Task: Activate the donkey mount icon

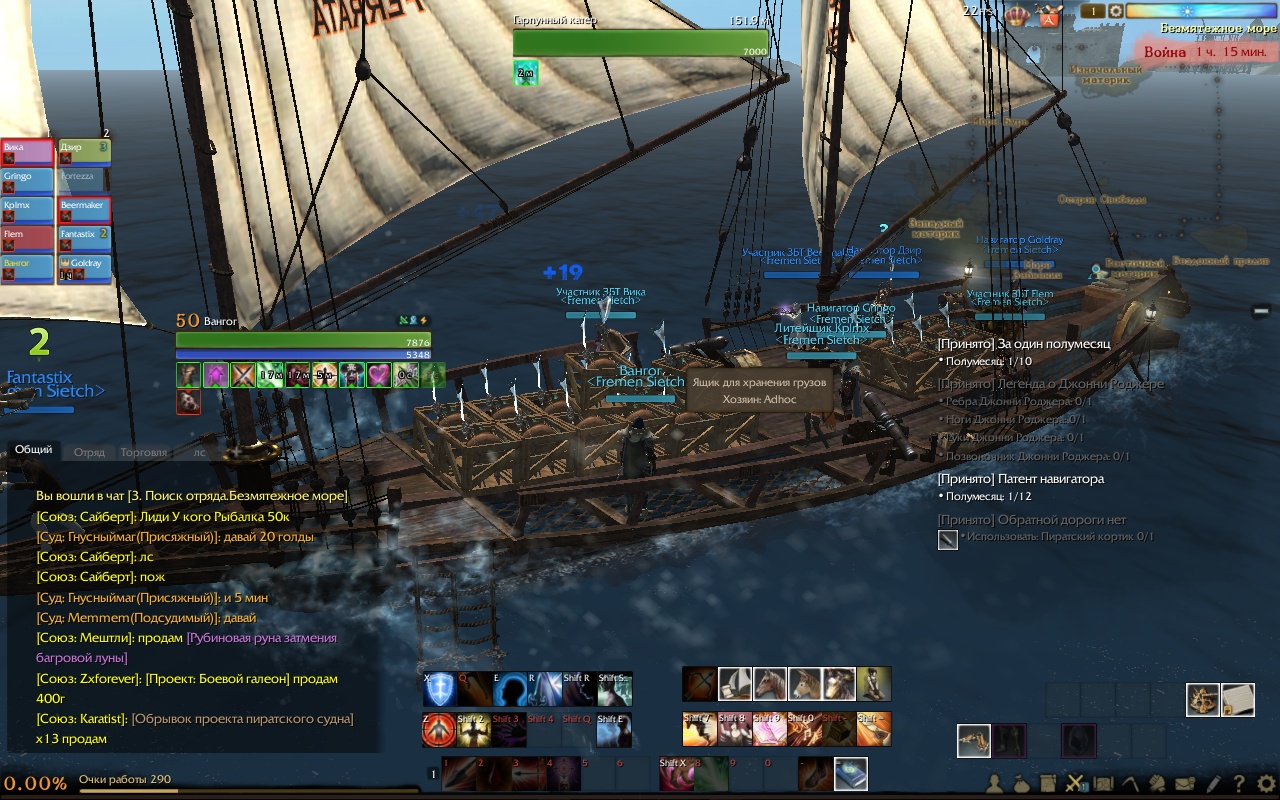Action: click(805, 684)
